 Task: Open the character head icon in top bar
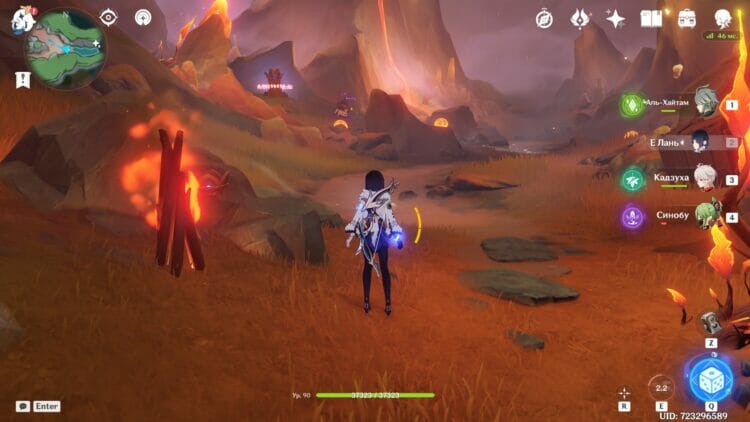723,19
